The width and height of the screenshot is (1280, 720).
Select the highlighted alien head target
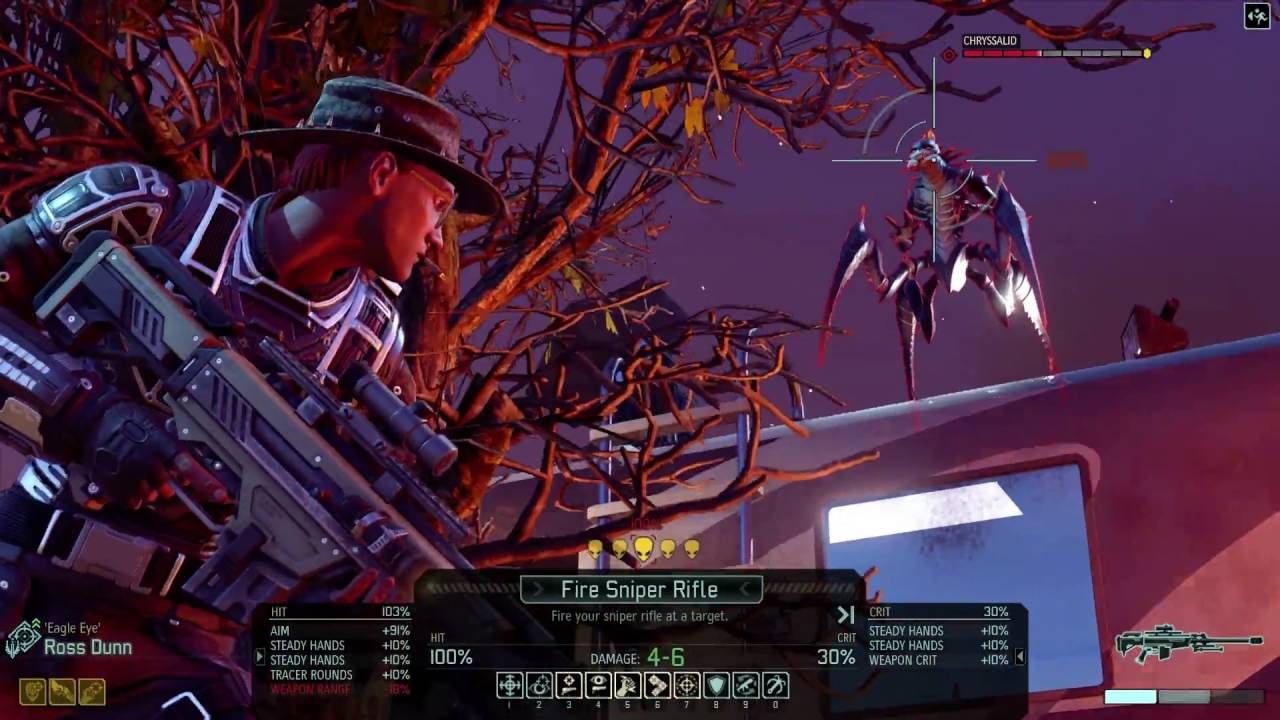(643, 548)
